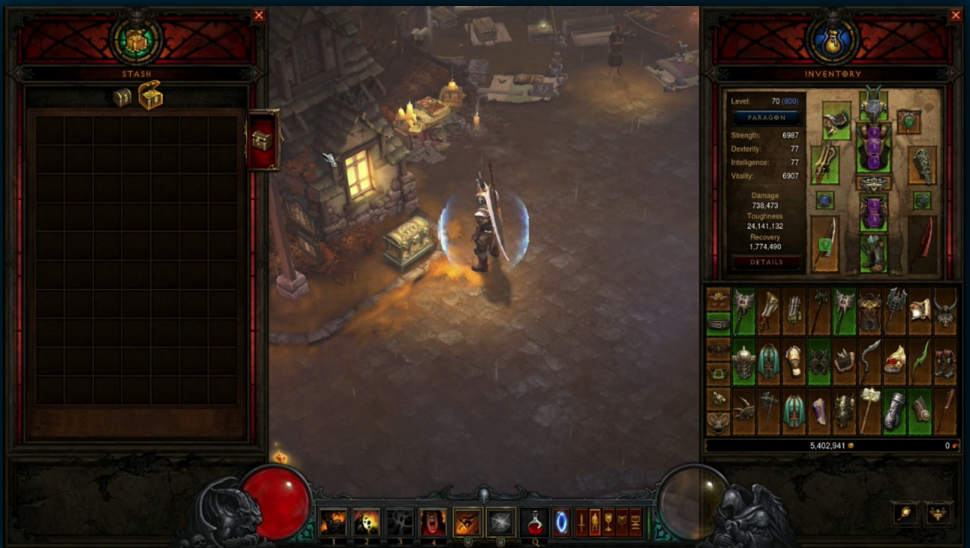The height and width of the screenshot is (548, 970).
Task: Activate the blue town portal icon
Action: (562, 522)
